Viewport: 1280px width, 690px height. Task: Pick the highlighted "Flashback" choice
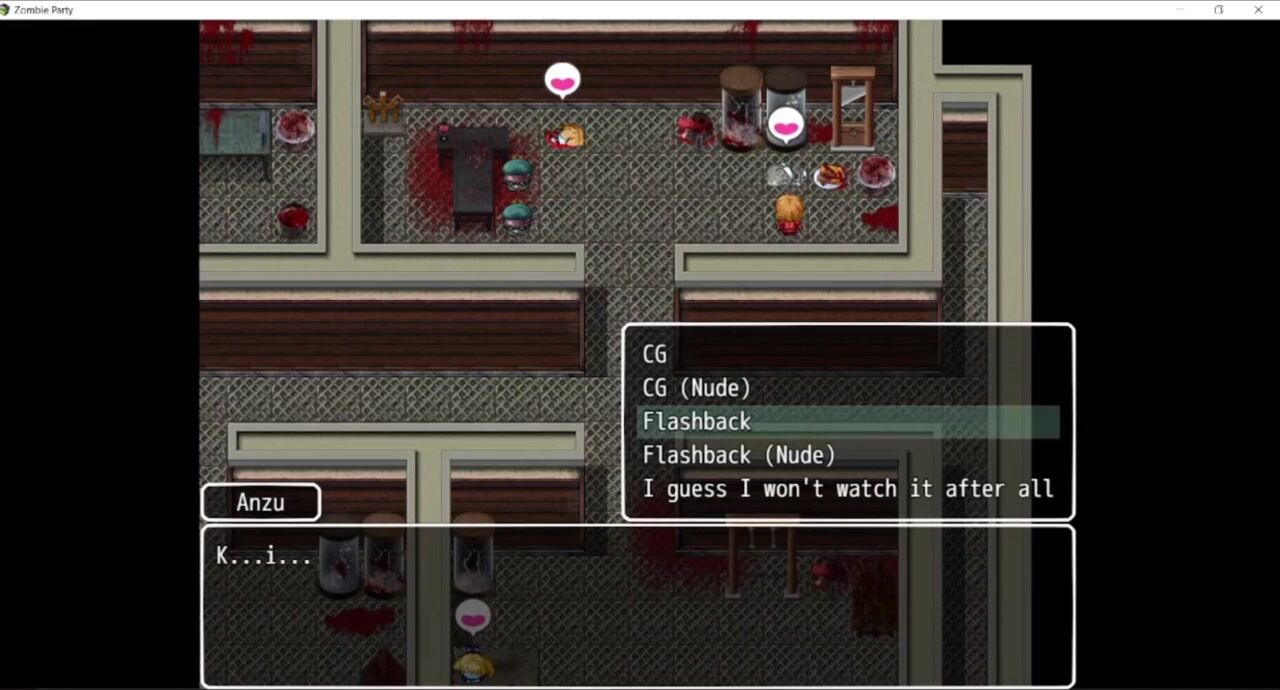[x=697, y=422]
